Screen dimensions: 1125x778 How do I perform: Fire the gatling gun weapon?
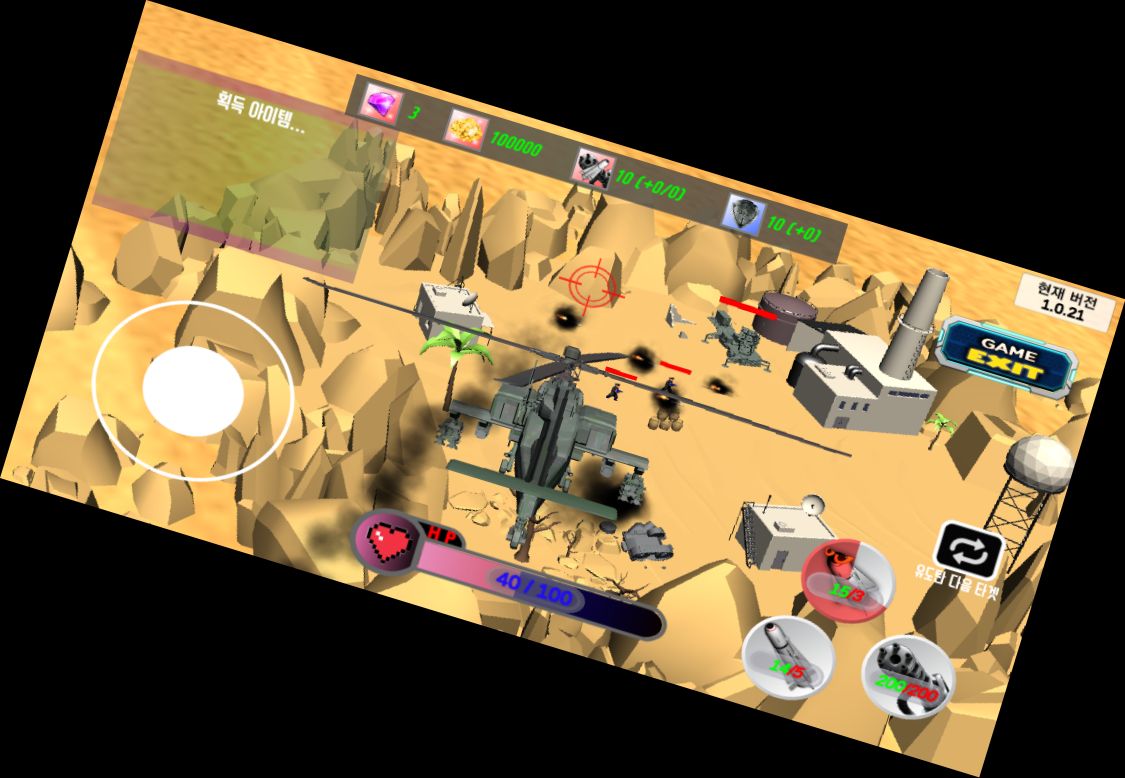click(x=908, y=676)
